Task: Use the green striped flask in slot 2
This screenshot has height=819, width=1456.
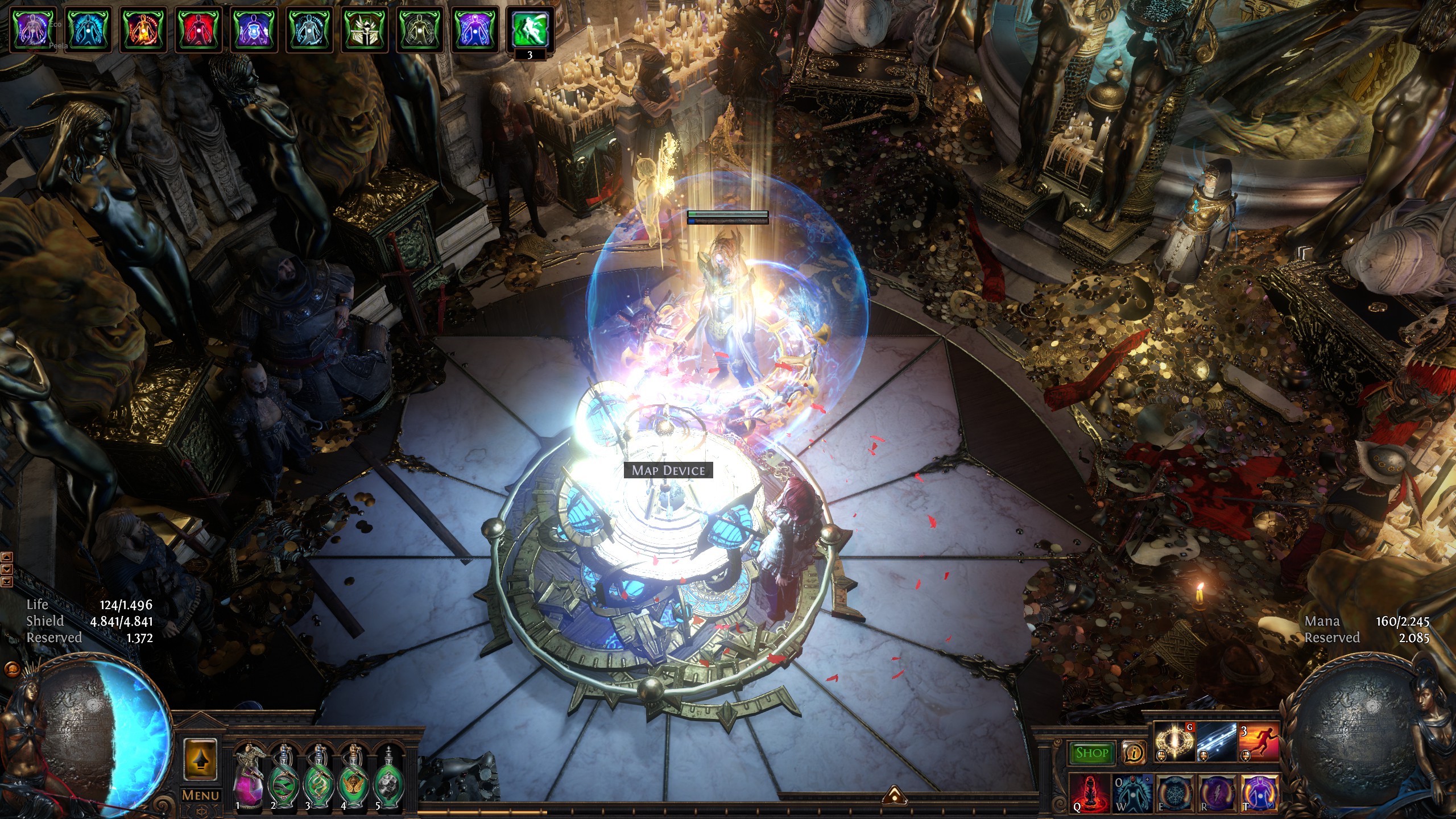Action: coord(283,777)
